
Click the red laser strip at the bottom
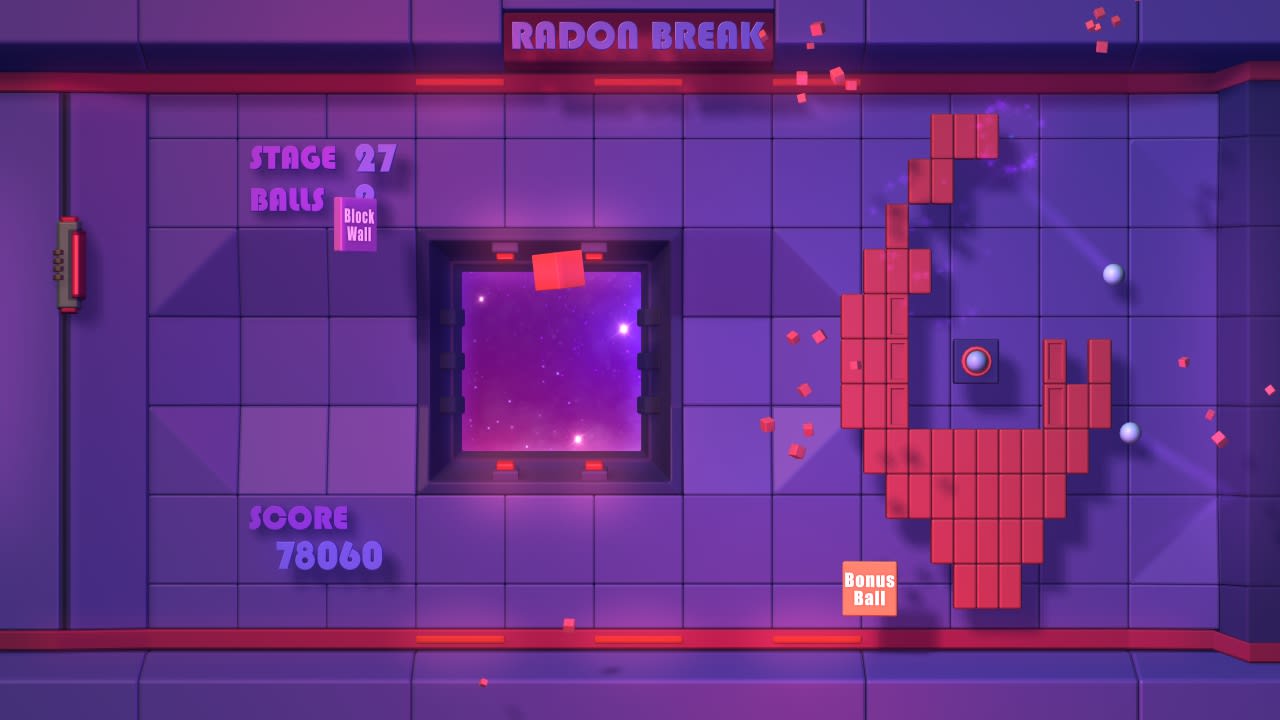[x=640, y=639]
